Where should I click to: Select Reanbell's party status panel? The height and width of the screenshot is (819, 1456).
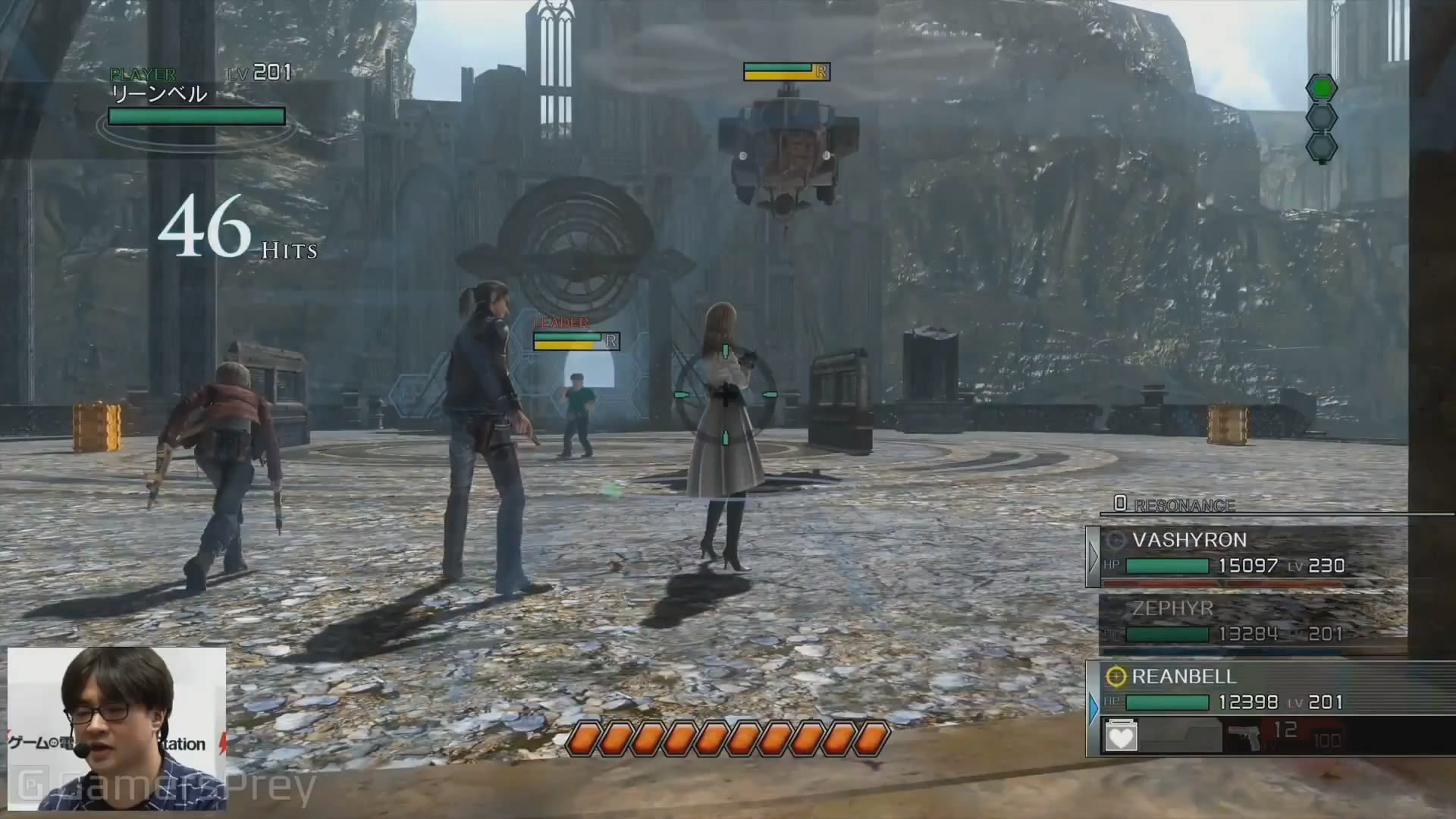tap(1247, 689)
